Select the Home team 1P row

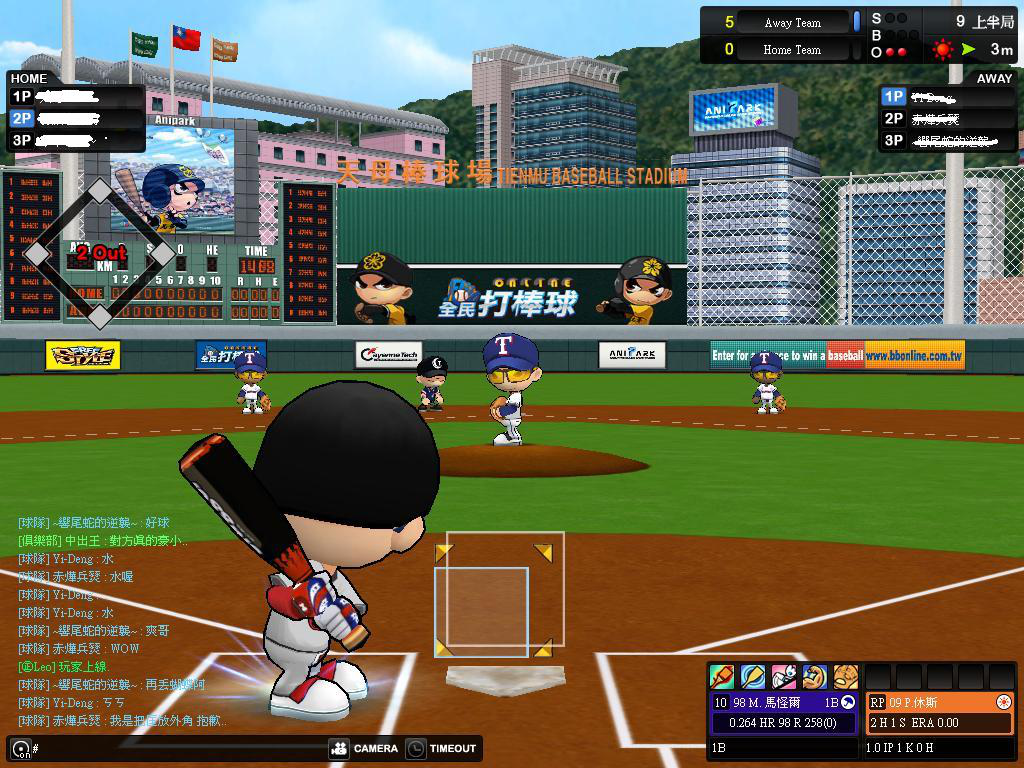coord(75,96)
